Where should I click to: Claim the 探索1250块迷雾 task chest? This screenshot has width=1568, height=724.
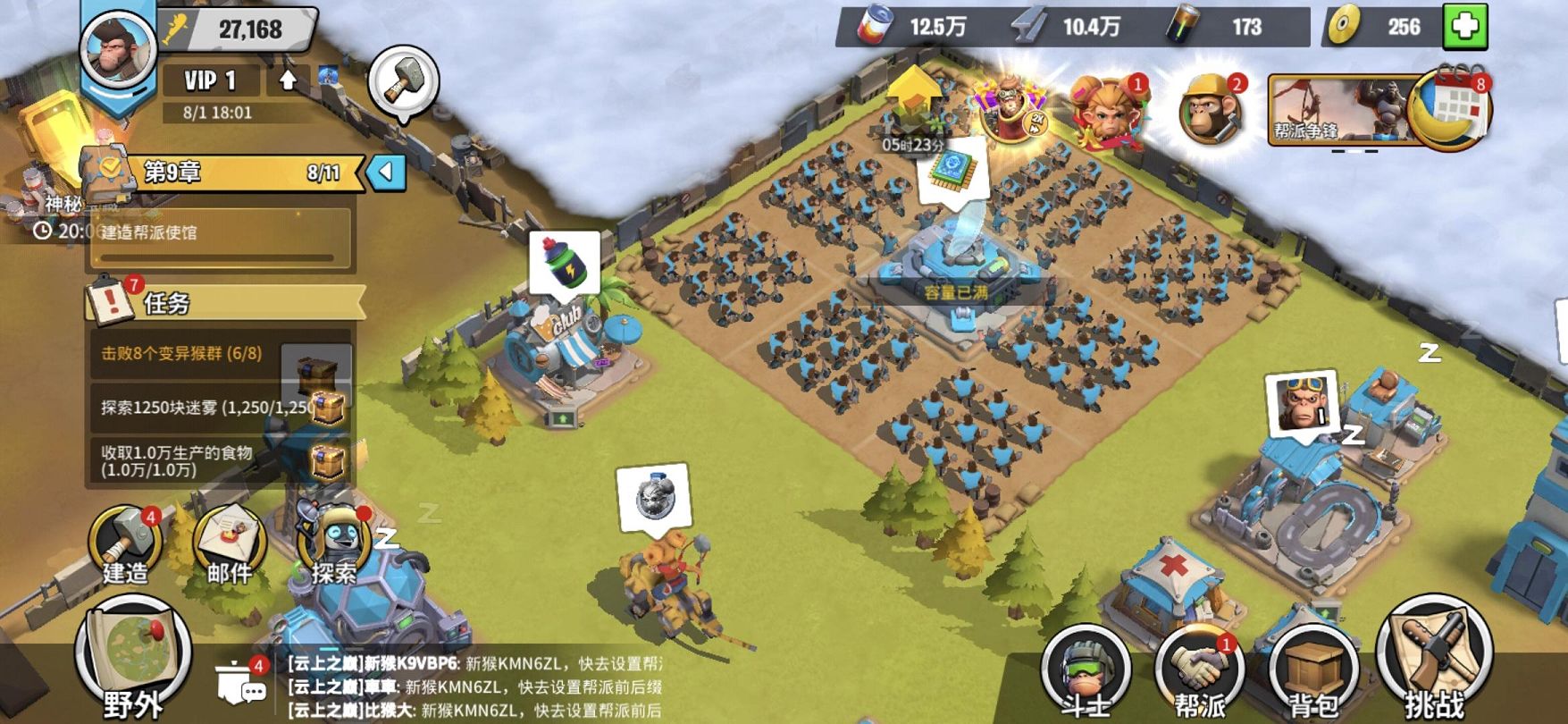pos(327,408)
